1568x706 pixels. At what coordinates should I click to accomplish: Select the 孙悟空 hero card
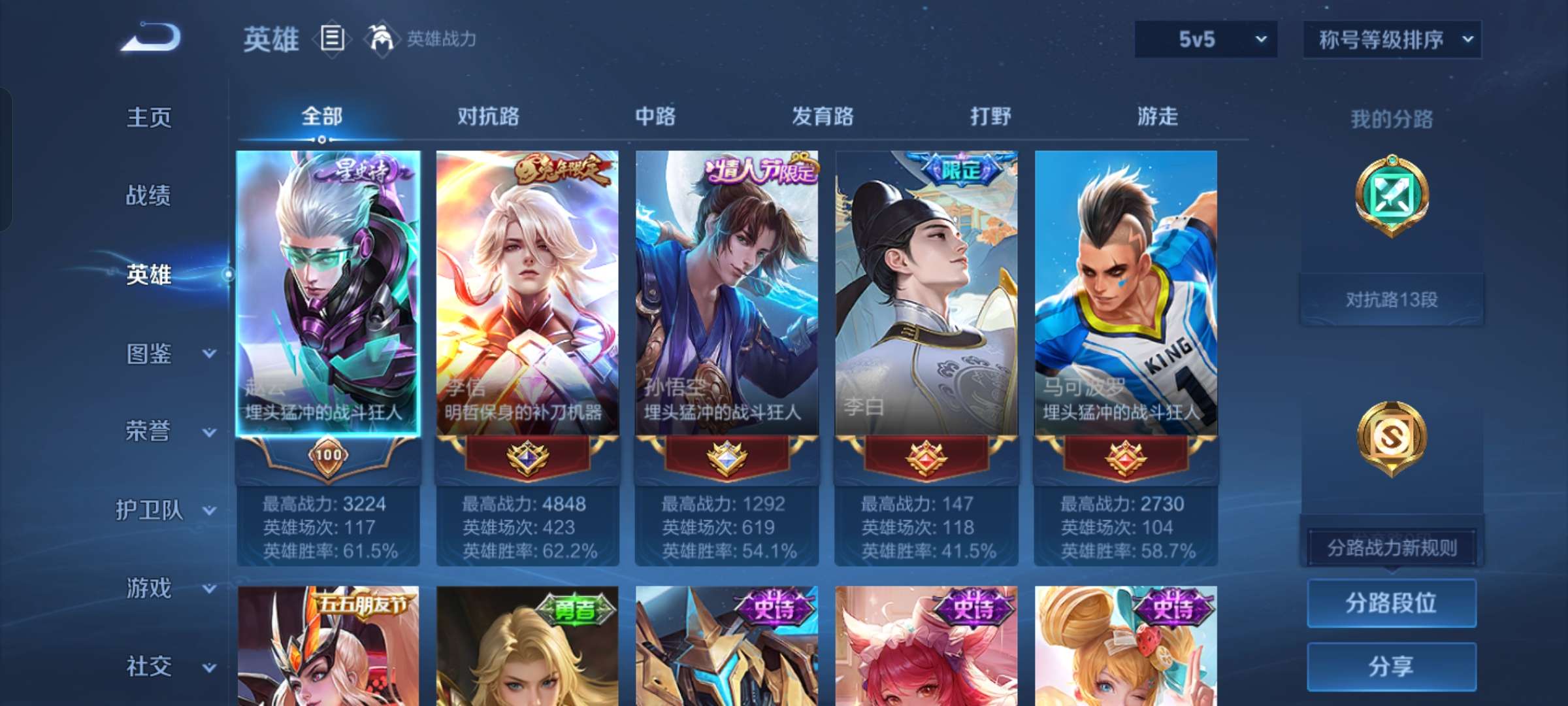coord(727,294)
